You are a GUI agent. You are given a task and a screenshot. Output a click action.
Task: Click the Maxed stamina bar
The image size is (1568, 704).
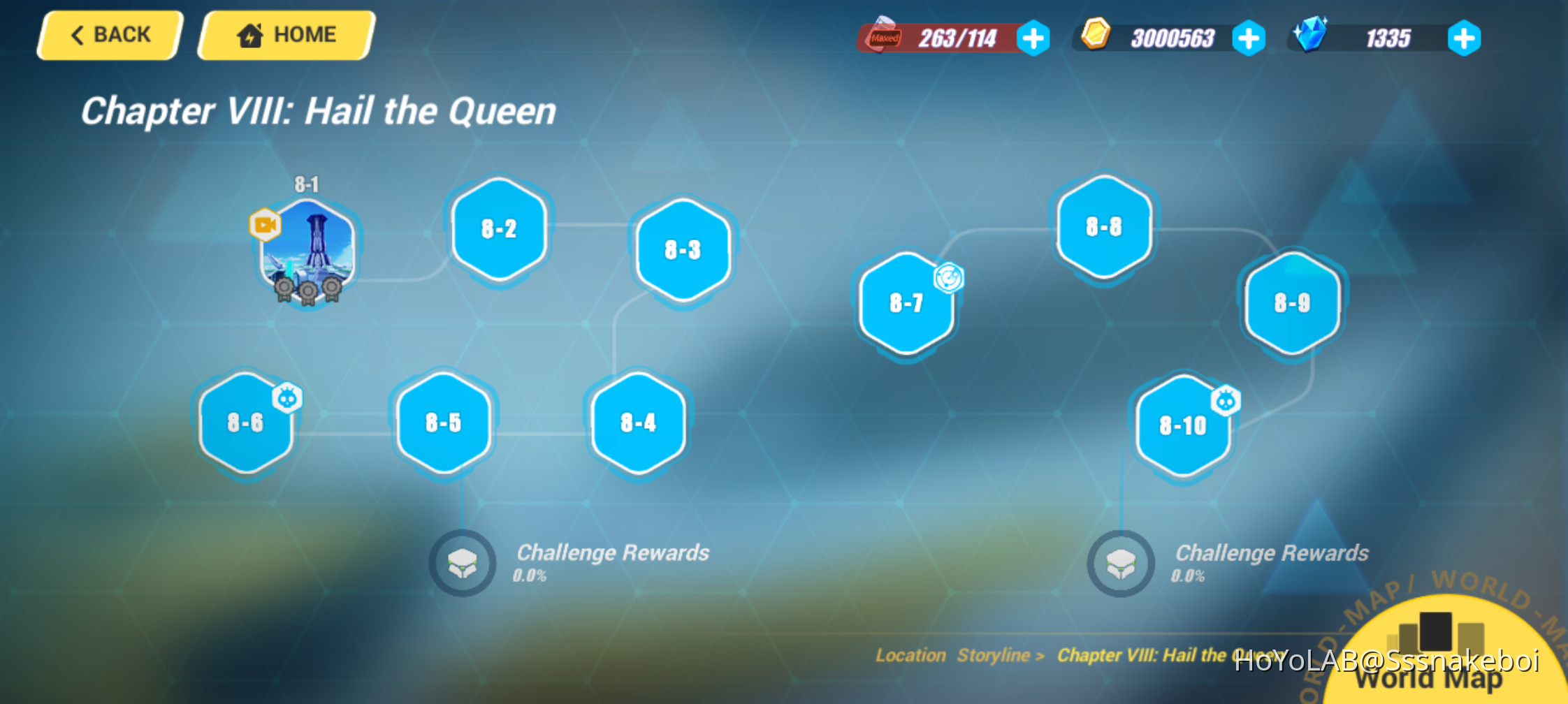pos(936,38)
